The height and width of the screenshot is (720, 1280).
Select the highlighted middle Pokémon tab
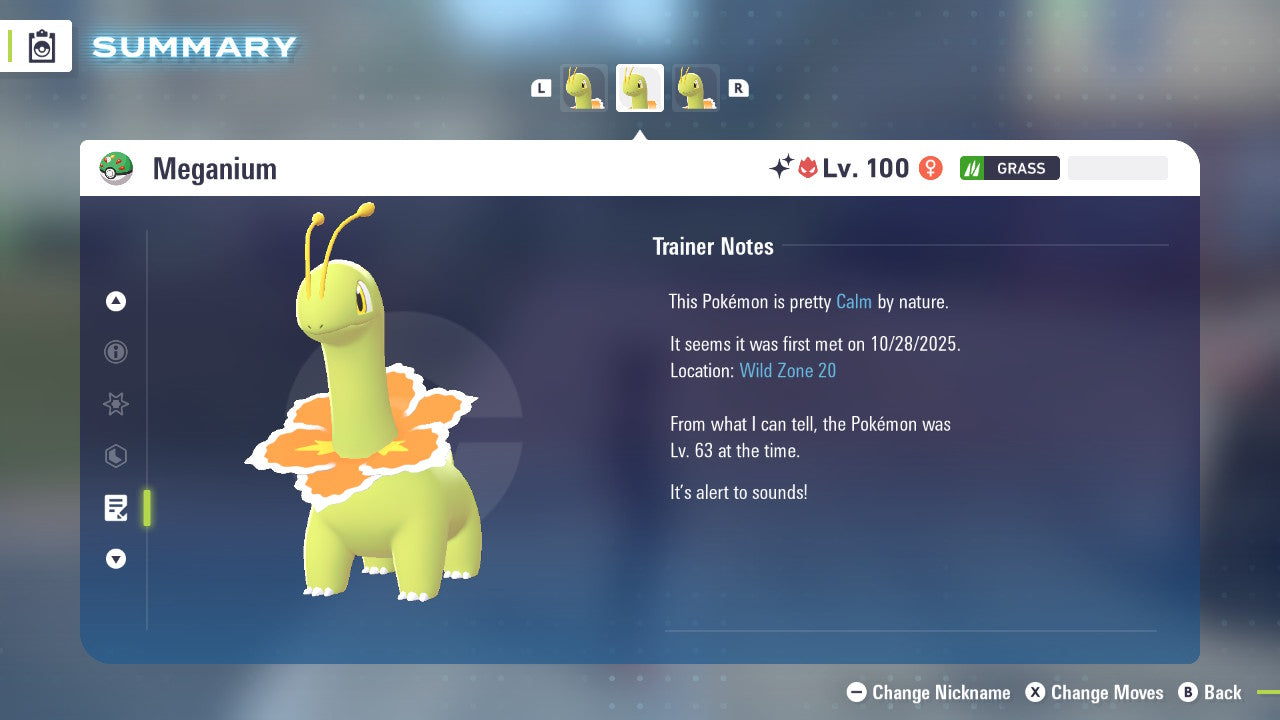639,87
